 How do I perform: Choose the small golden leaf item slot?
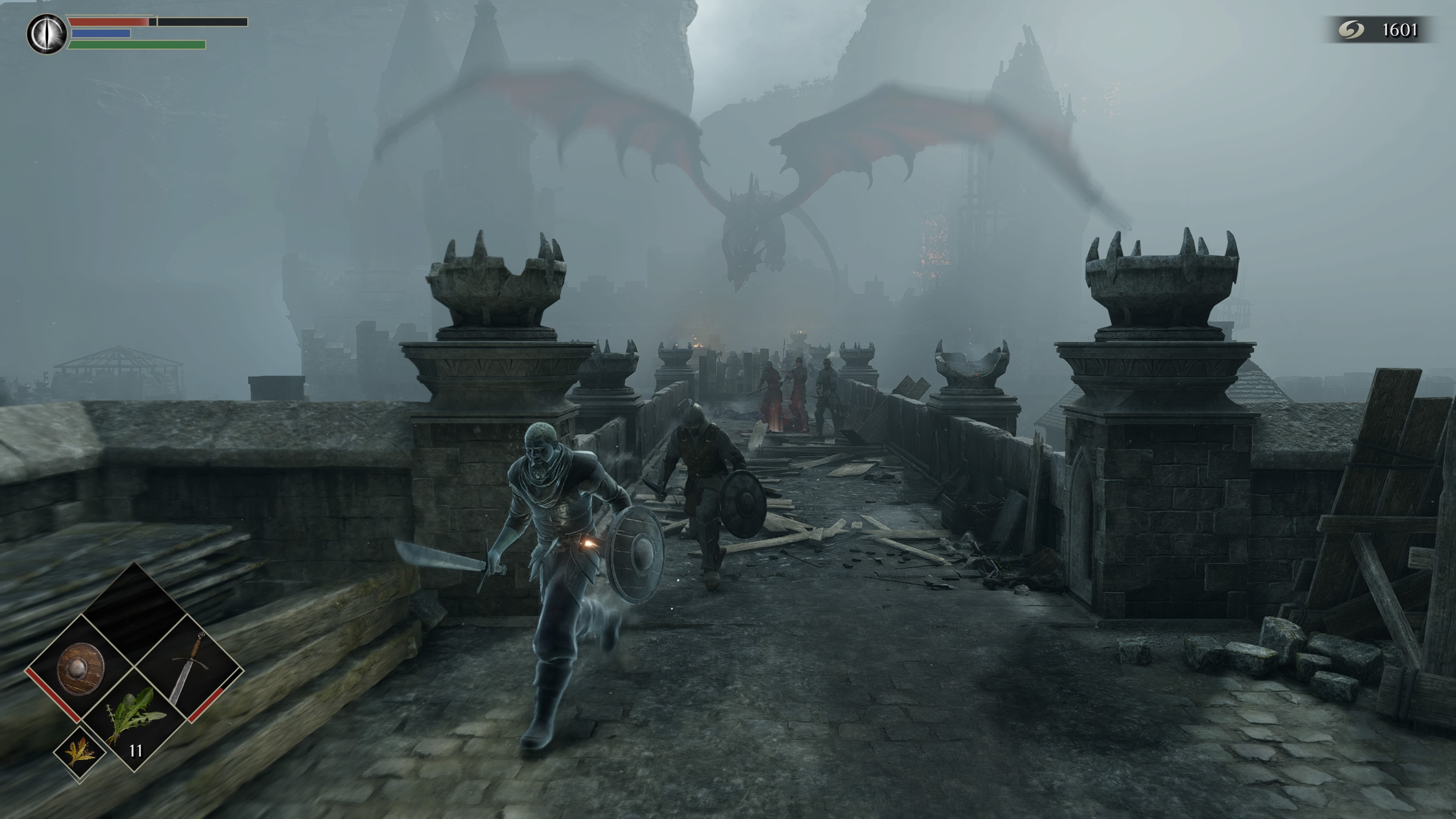pos(79,752)
